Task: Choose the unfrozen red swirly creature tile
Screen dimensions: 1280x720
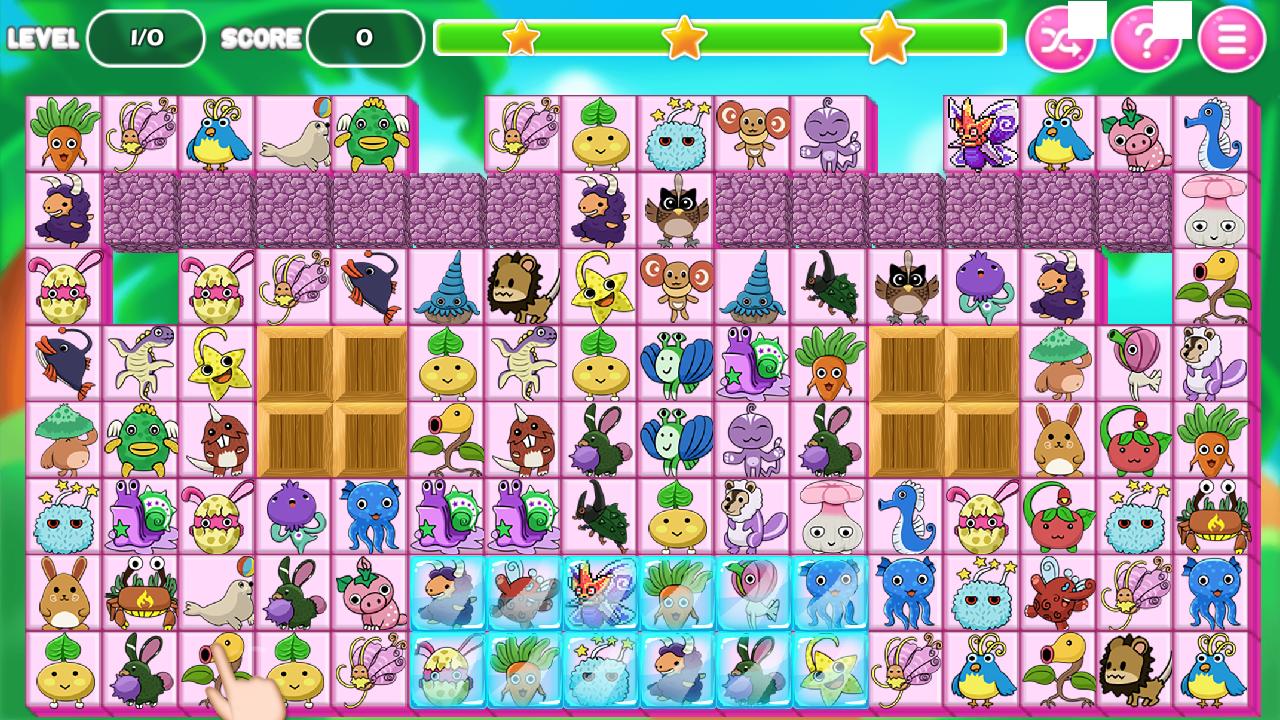Action: pos(1058,593)
